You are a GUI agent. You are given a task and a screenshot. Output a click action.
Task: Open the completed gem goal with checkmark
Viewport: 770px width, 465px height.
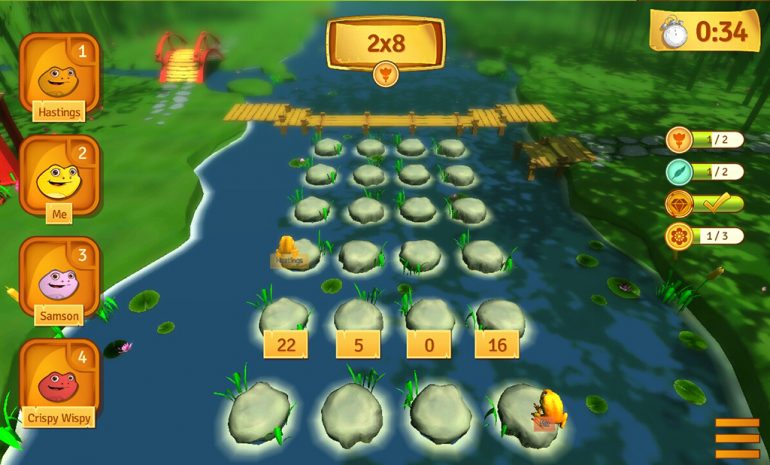click(705, 204)
